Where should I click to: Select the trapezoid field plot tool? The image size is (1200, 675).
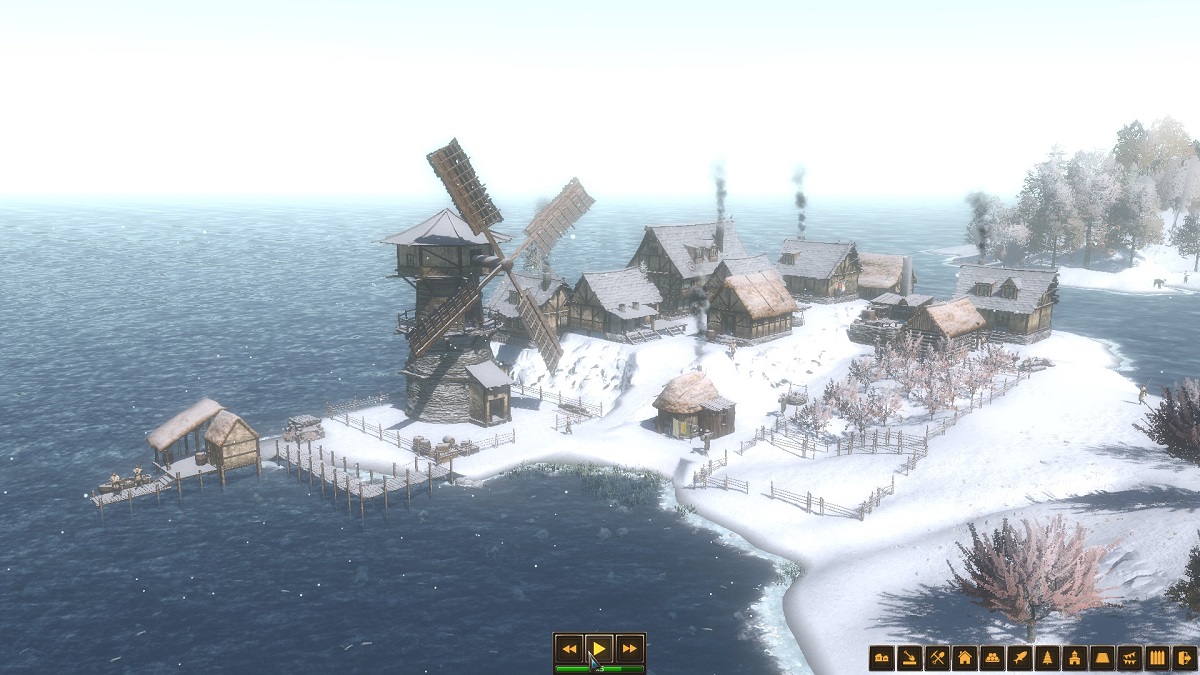tap(1102, 658)
